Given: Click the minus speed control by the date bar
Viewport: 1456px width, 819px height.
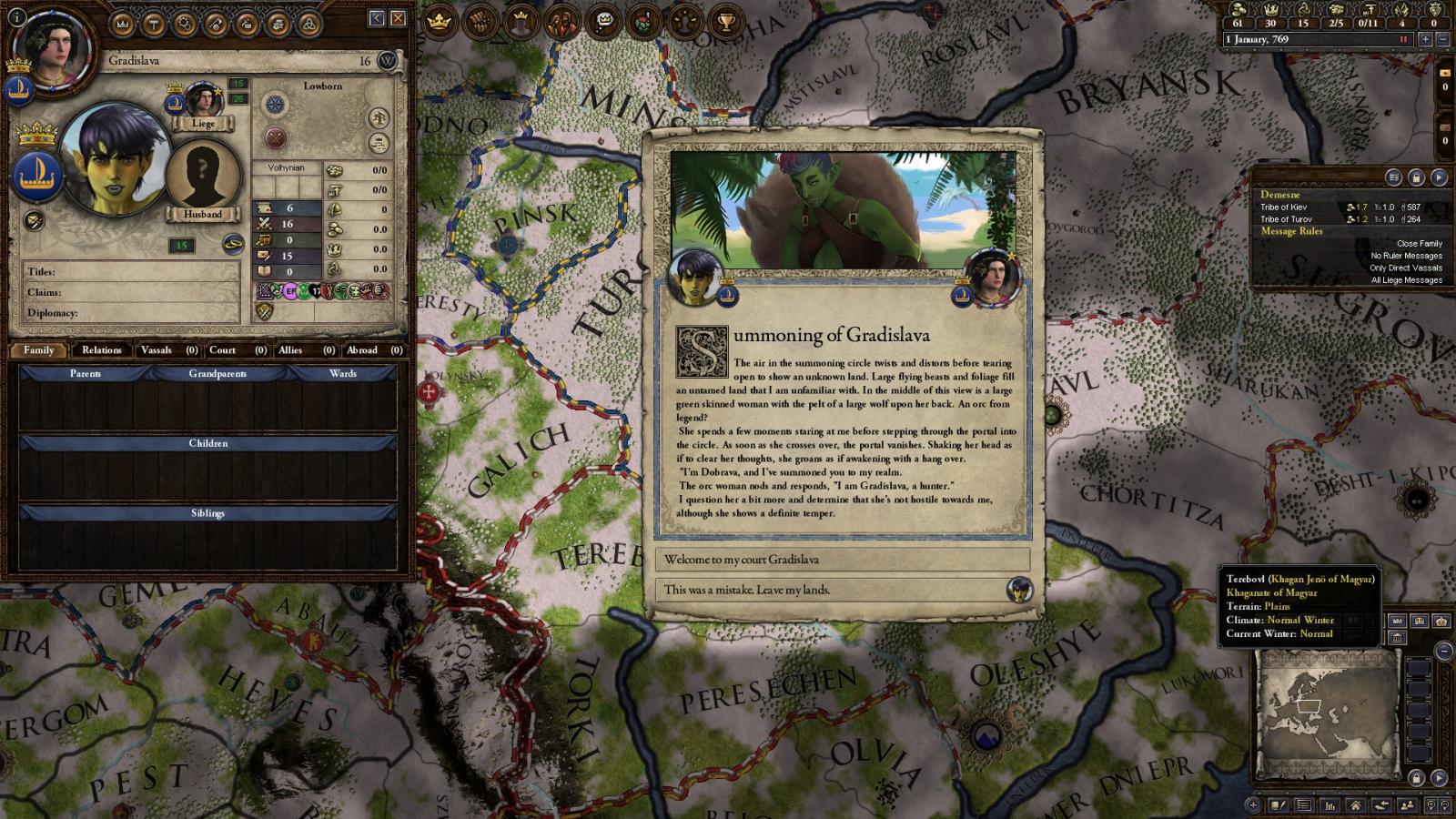Looking at the screenshot, I should 1445,39.
